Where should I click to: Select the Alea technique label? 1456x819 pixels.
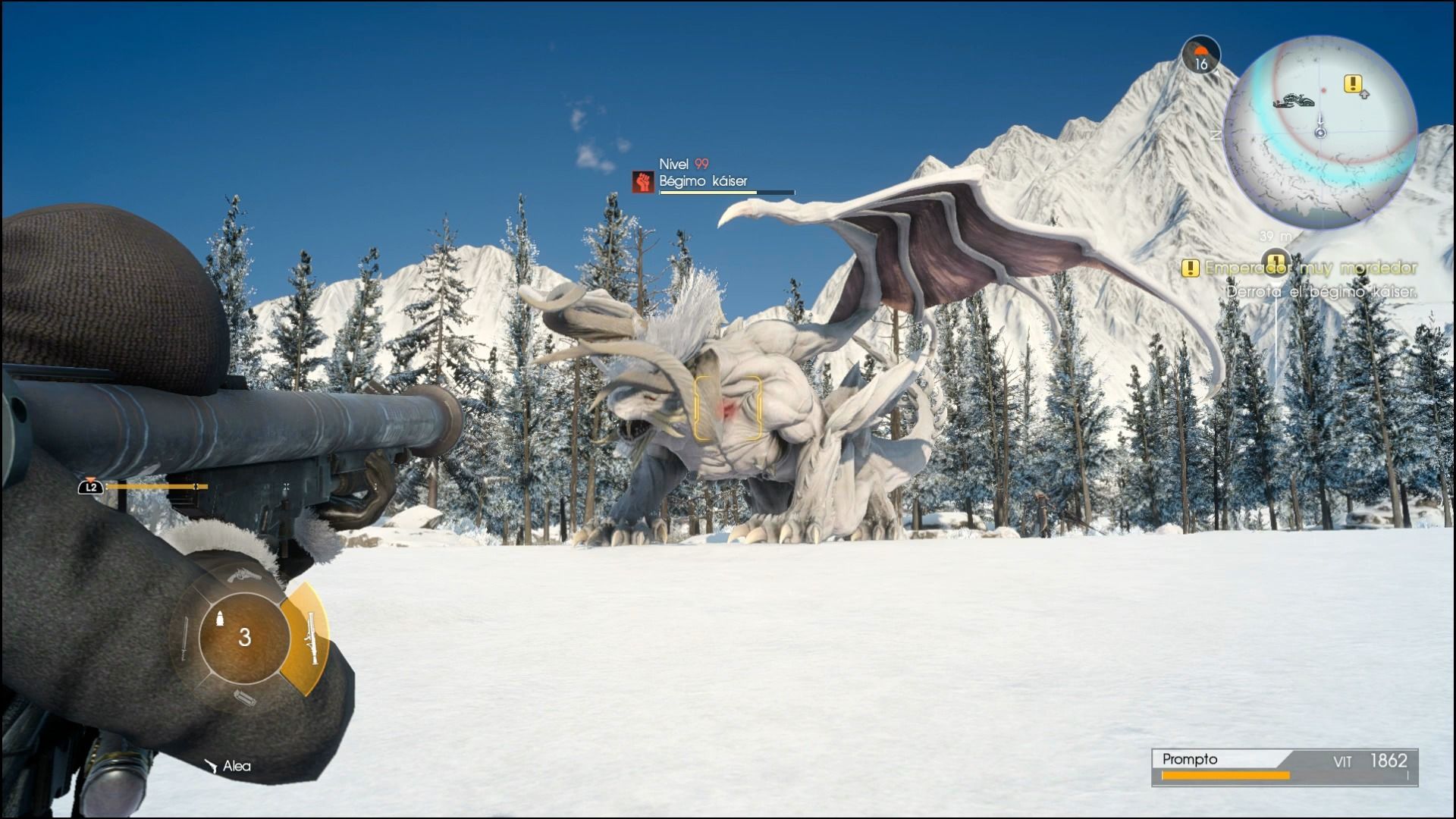[236, 766]
